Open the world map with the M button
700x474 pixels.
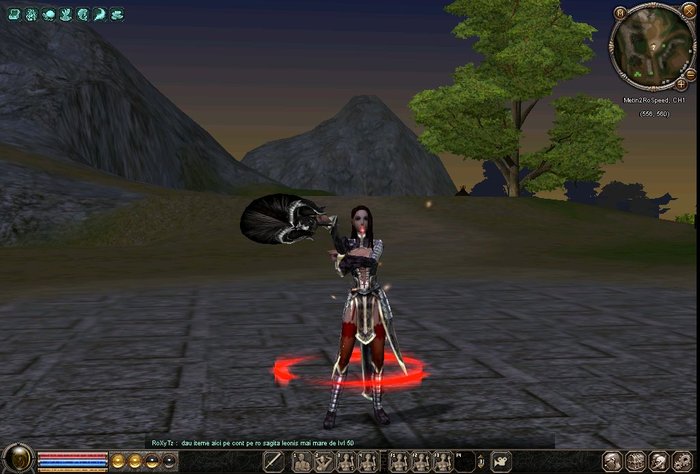620,13
